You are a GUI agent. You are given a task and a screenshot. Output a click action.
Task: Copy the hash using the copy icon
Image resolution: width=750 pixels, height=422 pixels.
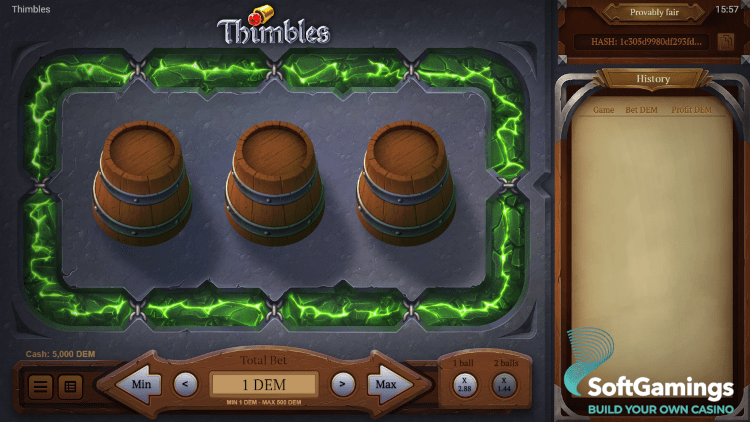click(726, 42)
